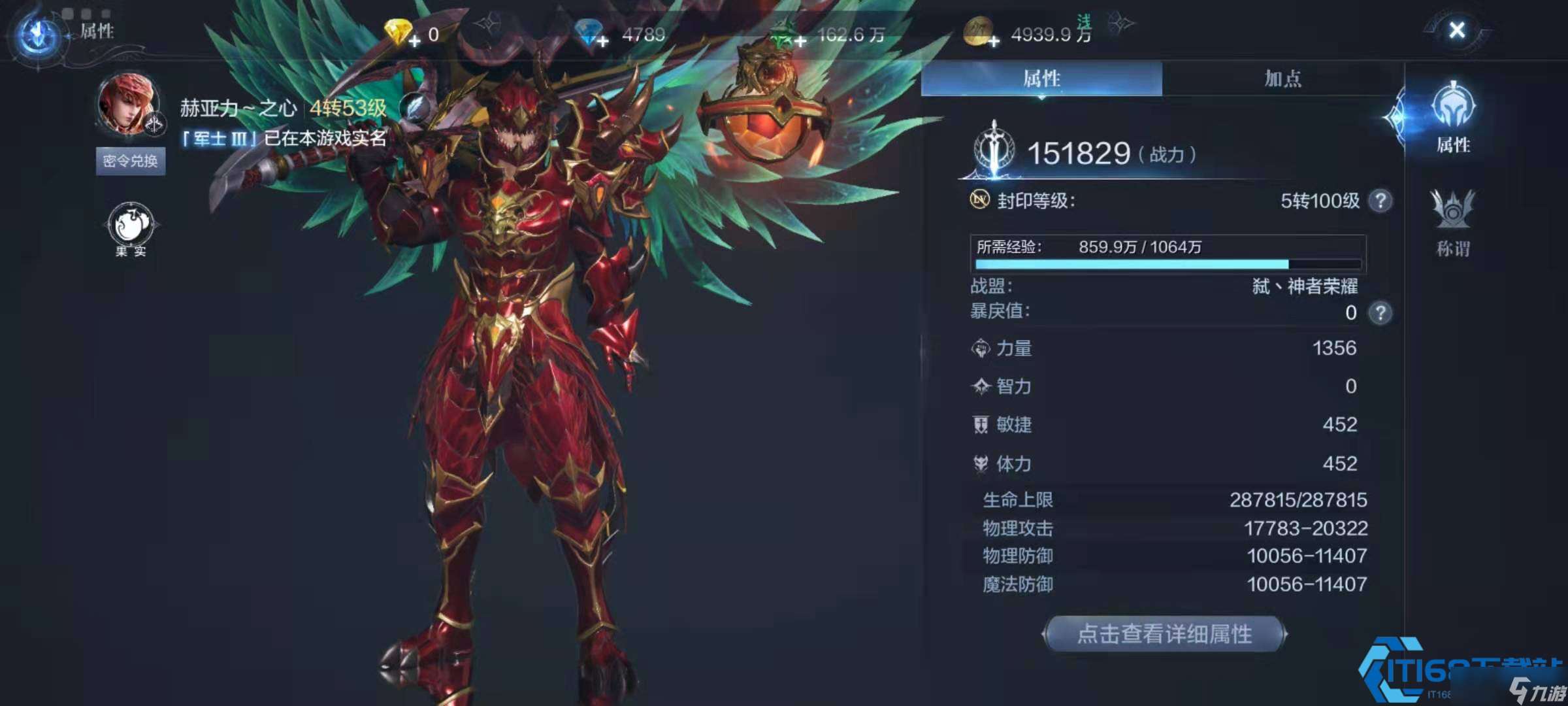The width and height of the screenshot is (1568, 706).
Task: Open the 密令兑换 code exchange button
Action: click(129, 161)
